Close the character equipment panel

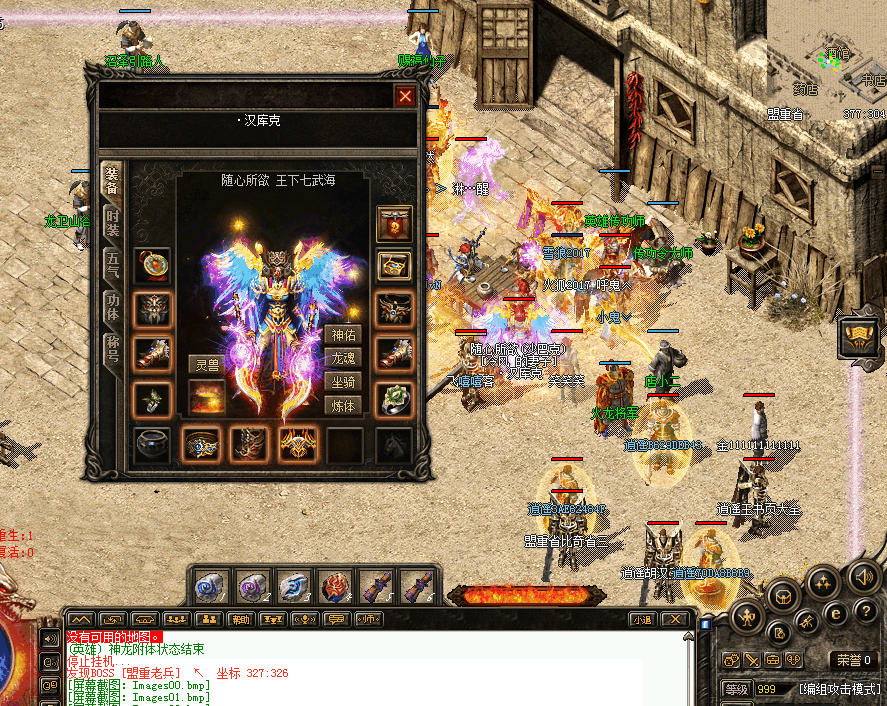(405, 96)
